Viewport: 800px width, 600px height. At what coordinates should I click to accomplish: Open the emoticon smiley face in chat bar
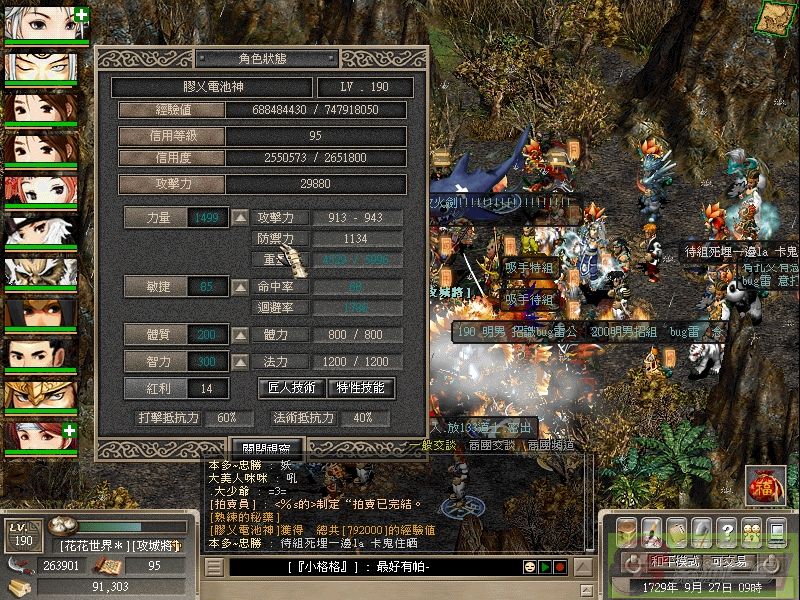pos(527,568)
